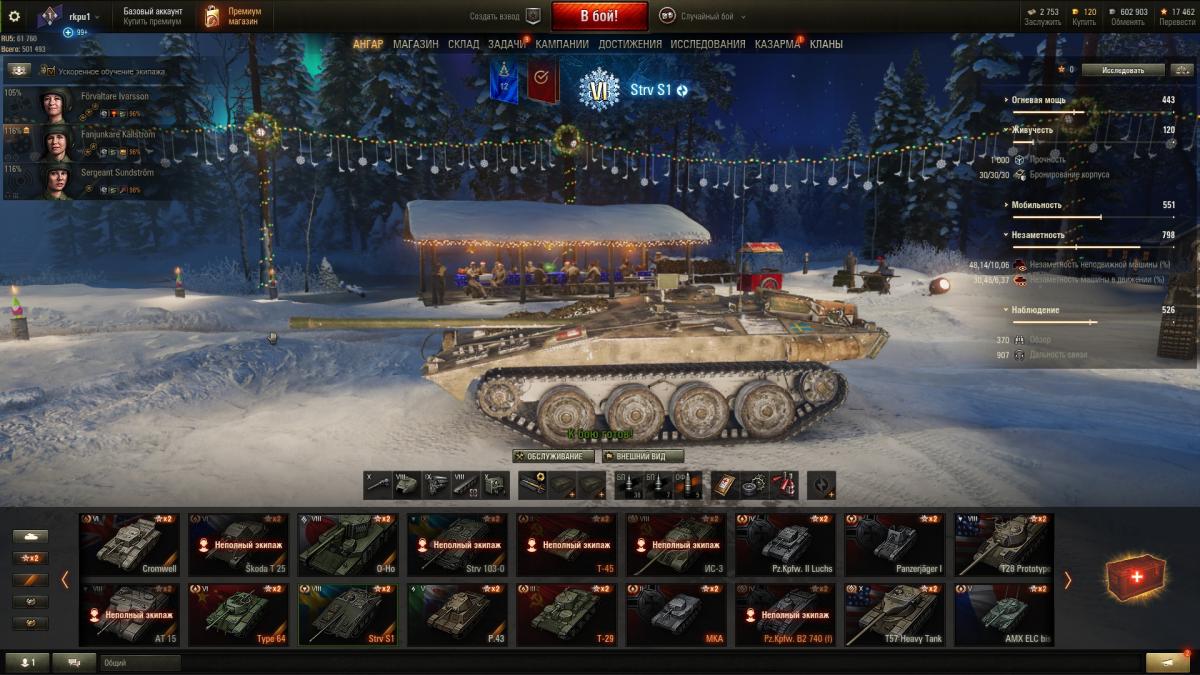This screenshot has height=675, width=1200.
Task: Open the ВНЕШНИЙ ВИД appearance button
Action: [x=642, y=456]
